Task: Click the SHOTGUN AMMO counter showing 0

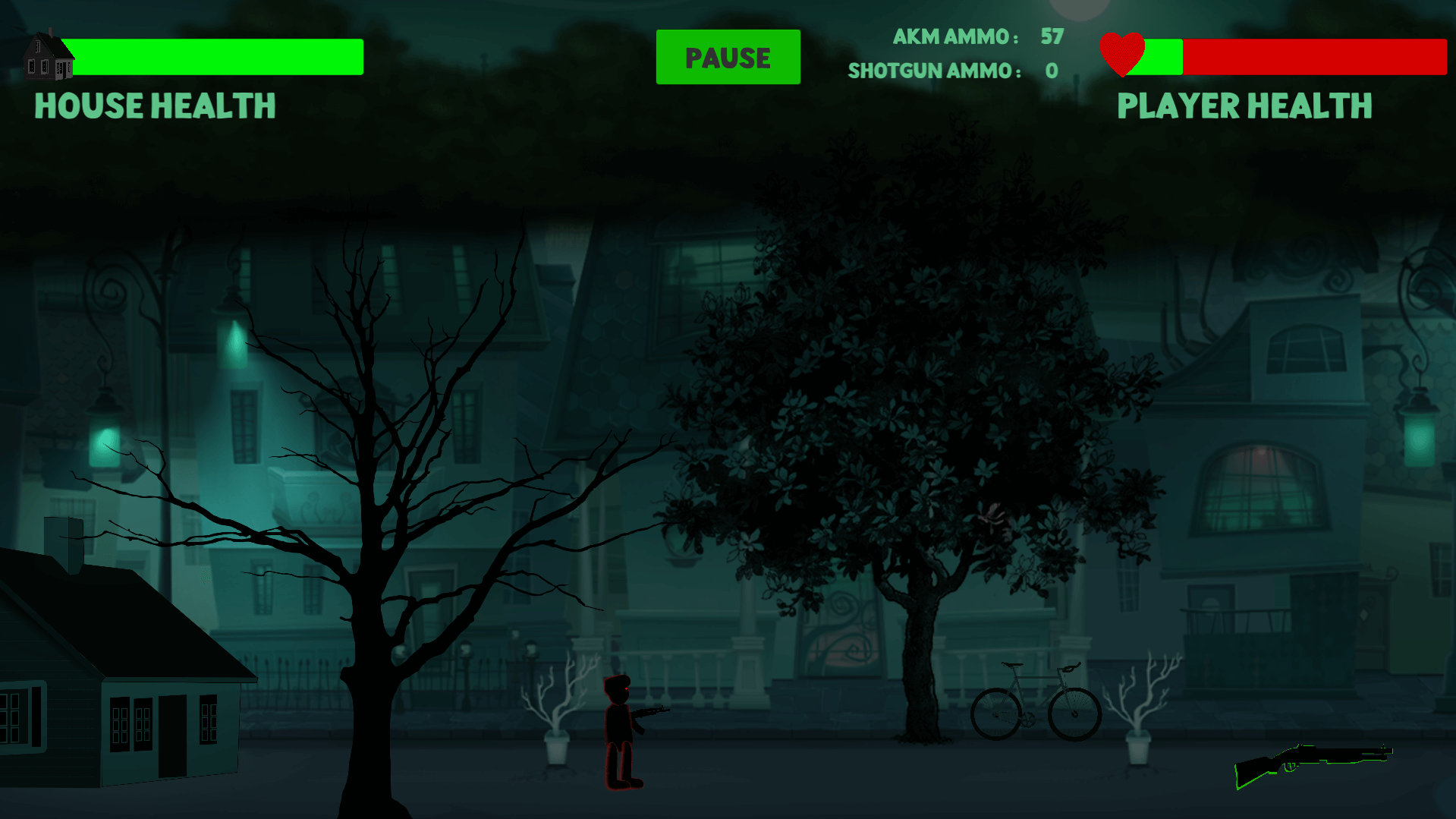Action: click(953, 71)
